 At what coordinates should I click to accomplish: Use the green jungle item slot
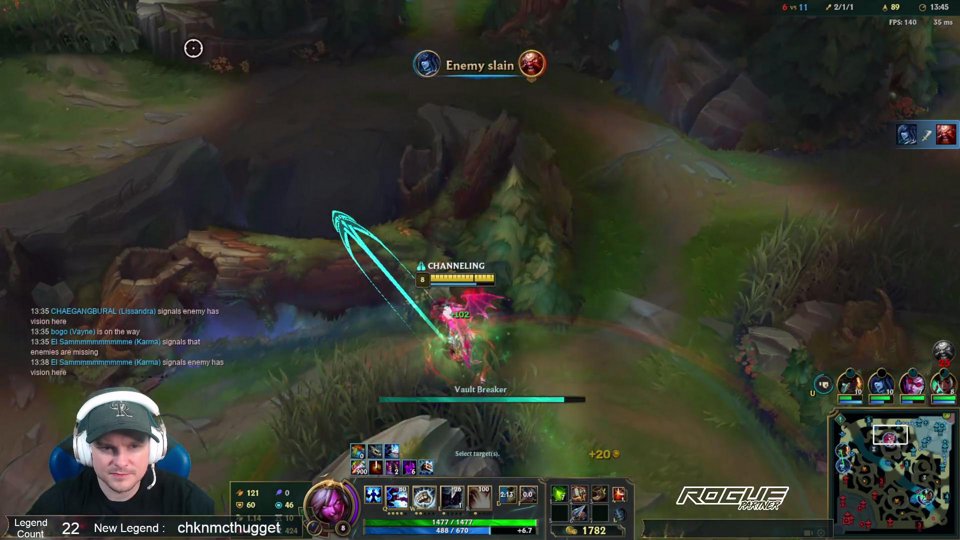560,493
